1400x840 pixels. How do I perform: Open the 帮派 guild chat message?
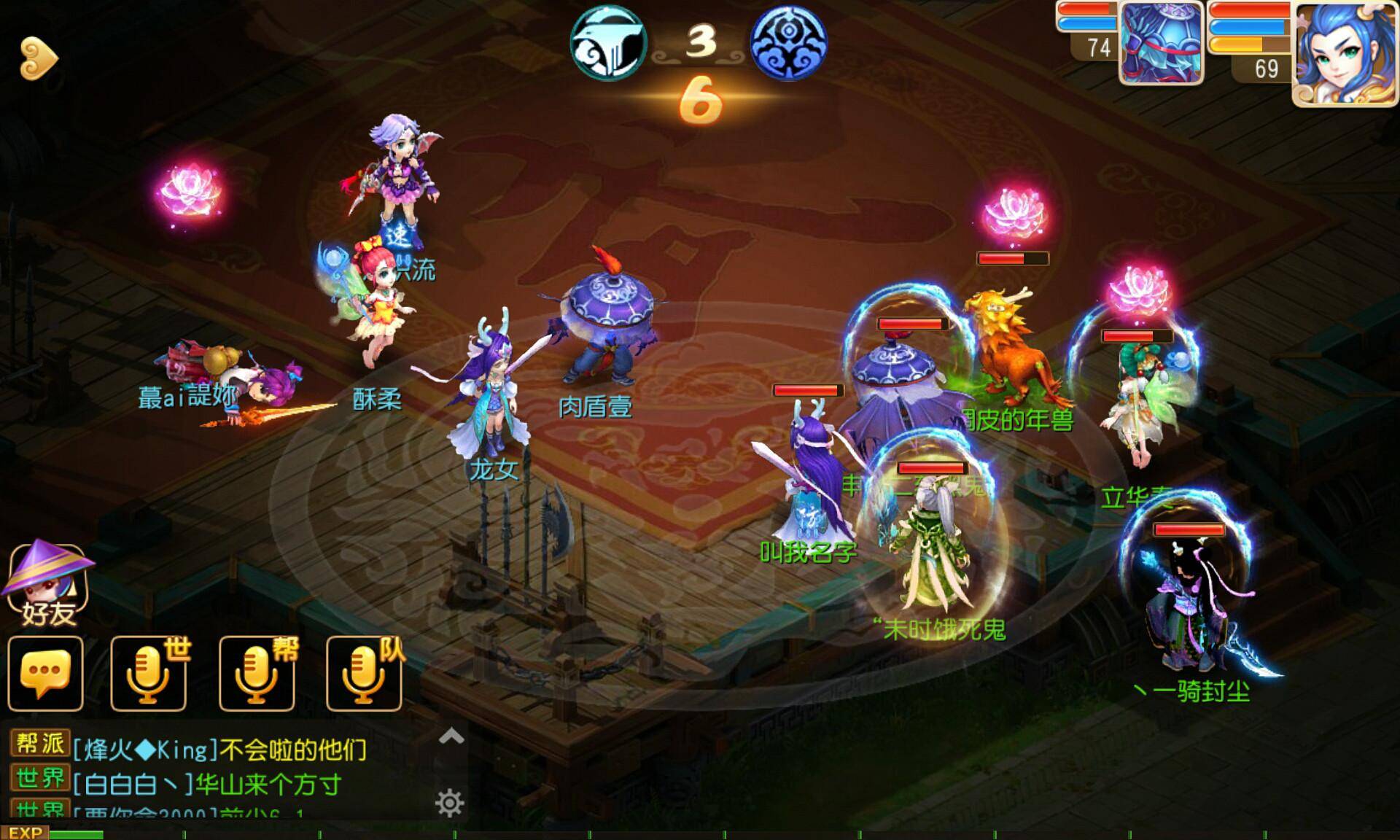(x=219, y=749)
